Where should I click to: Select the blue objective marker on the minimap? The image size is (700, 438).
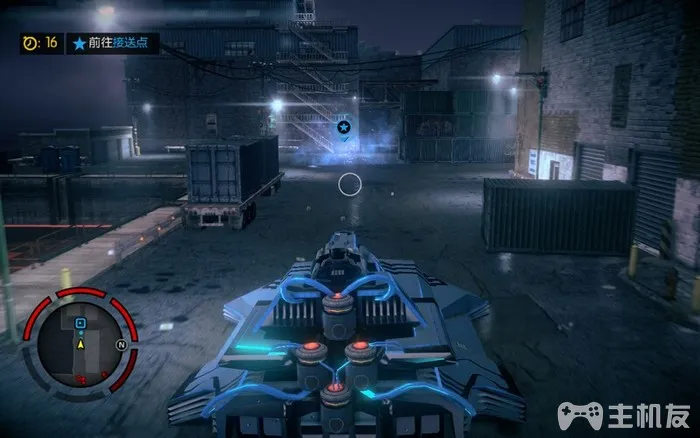[80, 324]
